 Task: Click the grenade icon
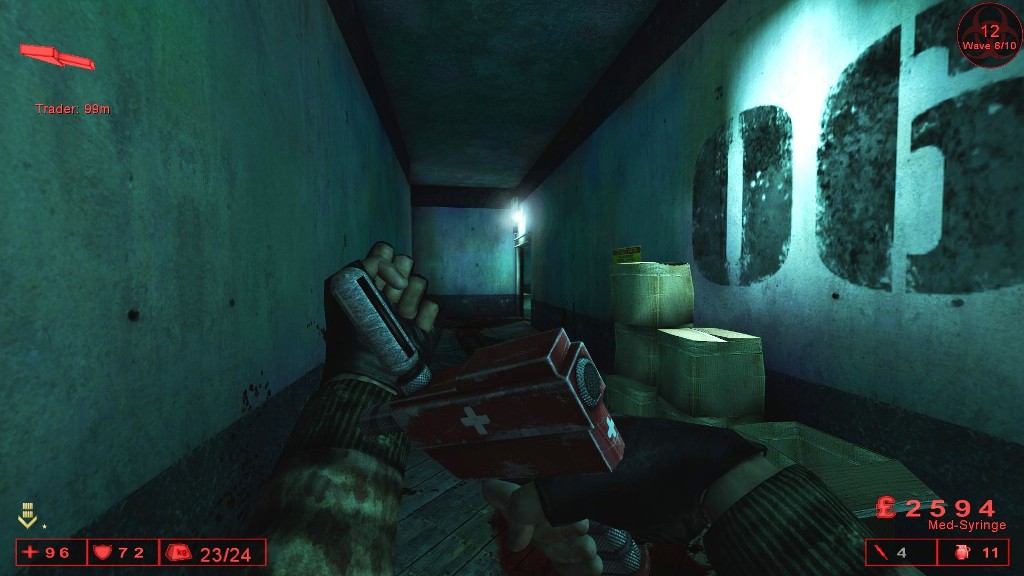click(963, 553)
